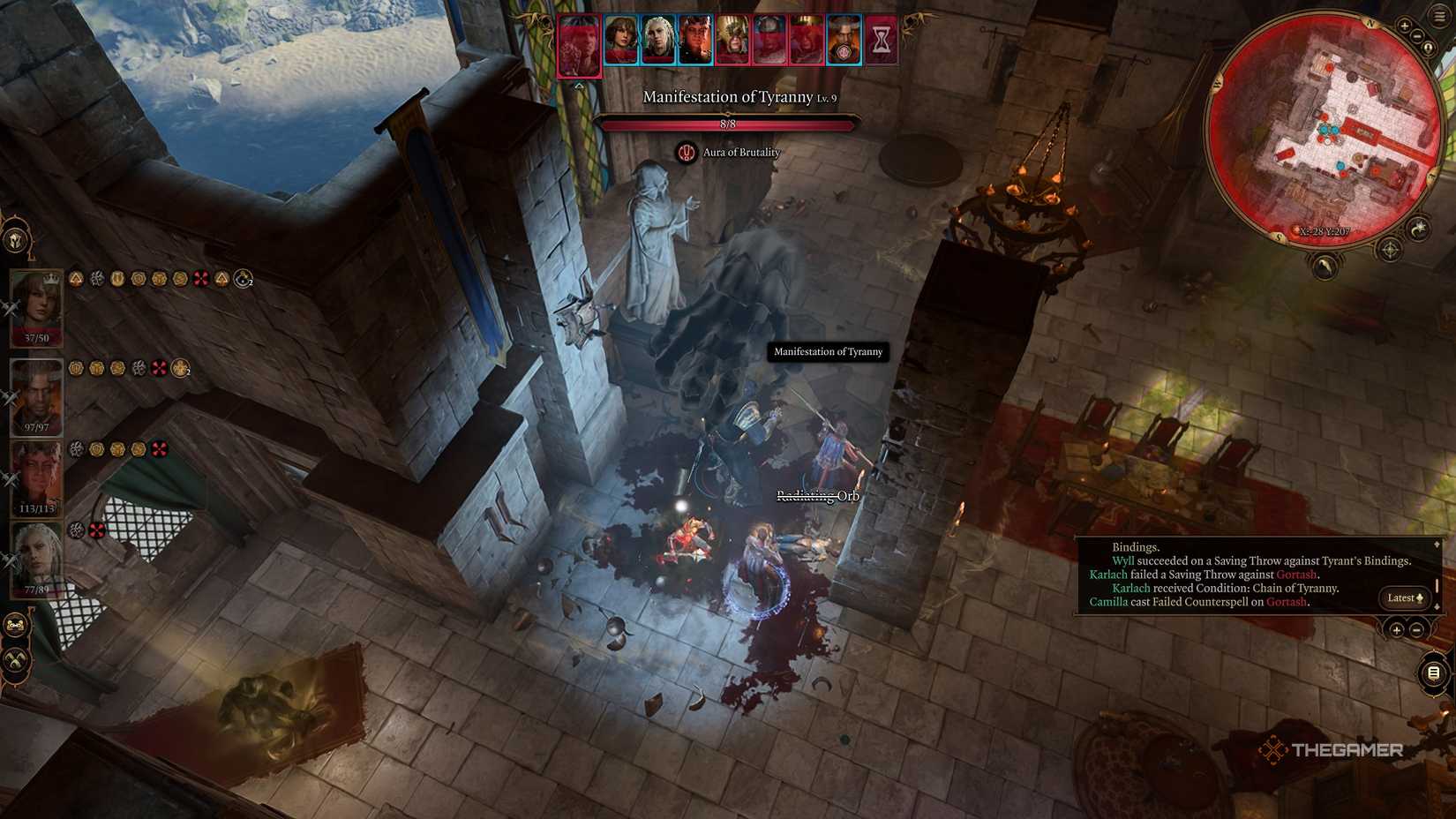Click the zoom-out minus icon on the minimap
This screenshot has width=1456, height=819.
1415,35
